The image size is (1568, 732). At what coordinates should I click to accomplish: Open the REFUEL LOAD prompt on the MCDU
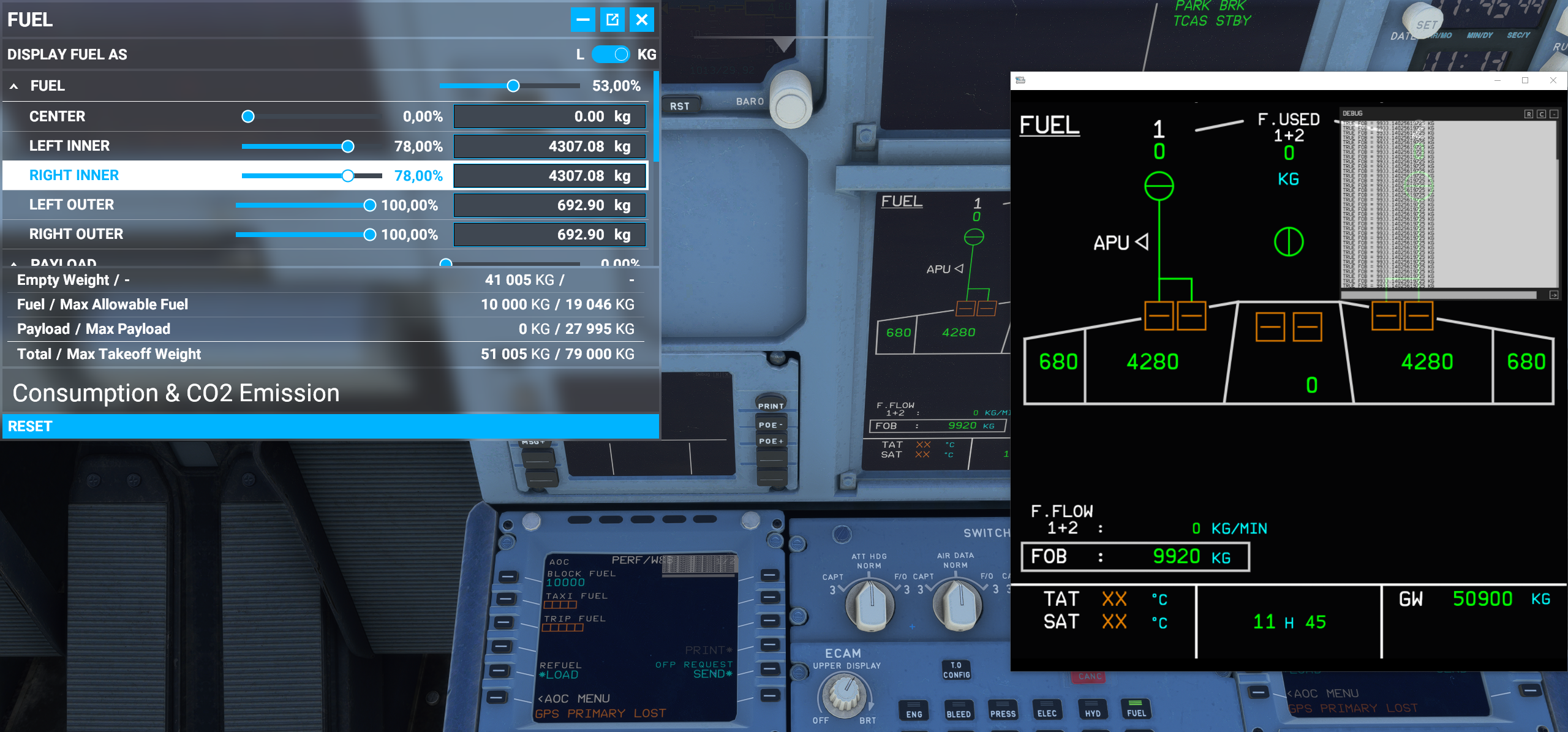pos(559,674)
